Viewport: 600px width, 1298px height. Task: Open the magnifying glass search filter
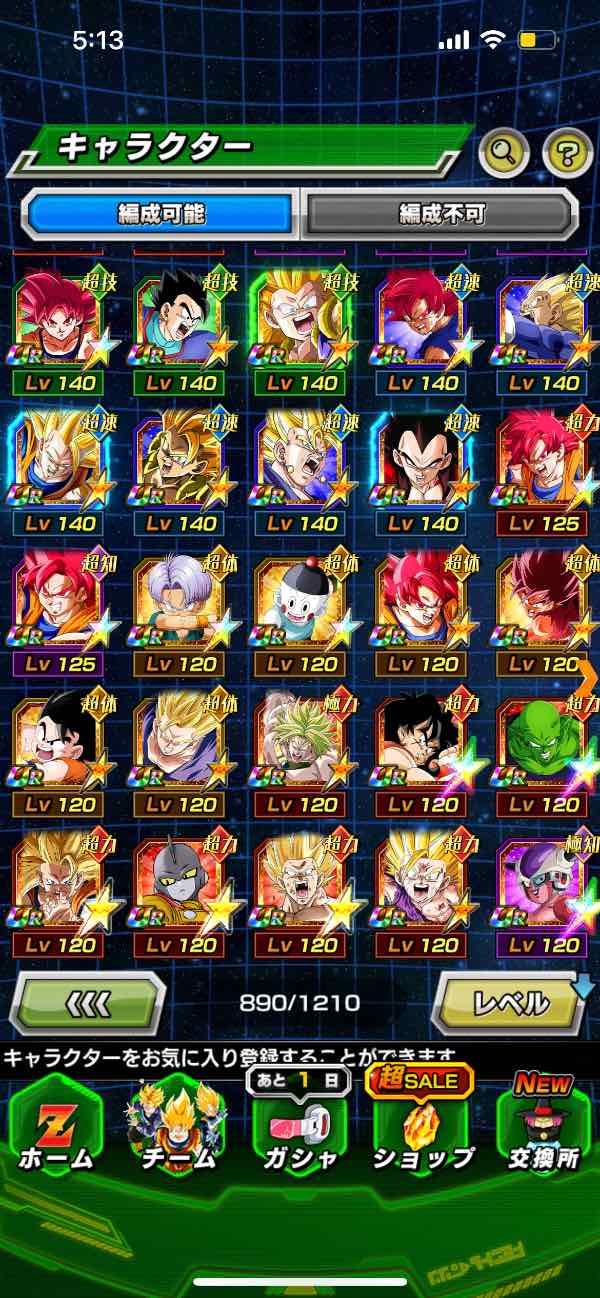pyautogui.click(x=505, y=153)
